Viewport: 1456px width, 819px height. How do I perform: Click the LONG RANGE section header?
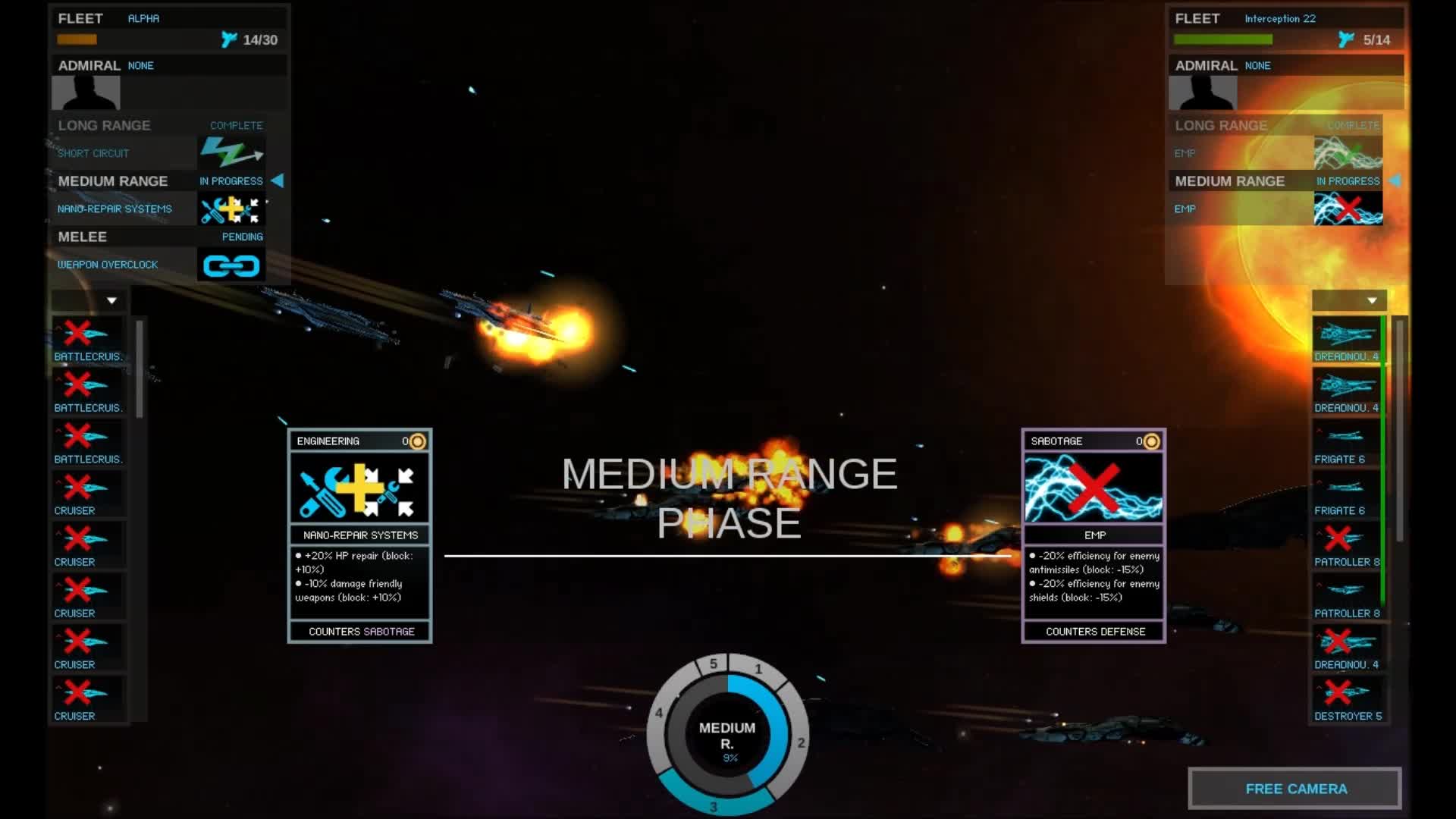[x=104, y=125]
